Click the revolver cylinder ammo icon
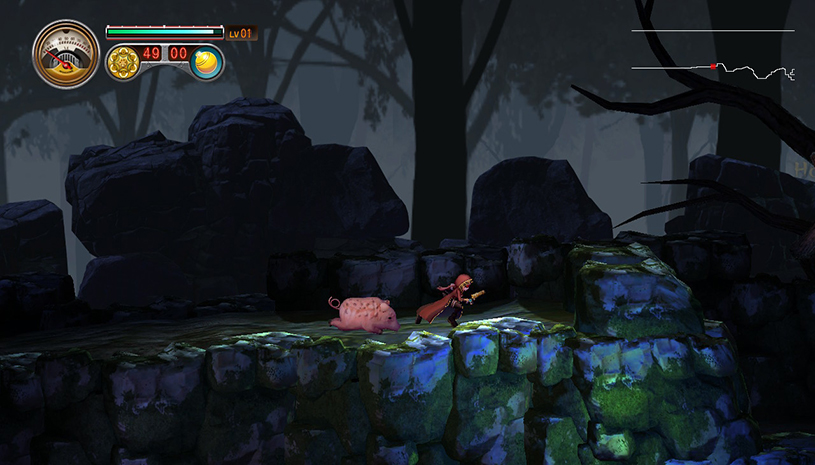This screenshot has height=465, width=815. tap(123, 61)
